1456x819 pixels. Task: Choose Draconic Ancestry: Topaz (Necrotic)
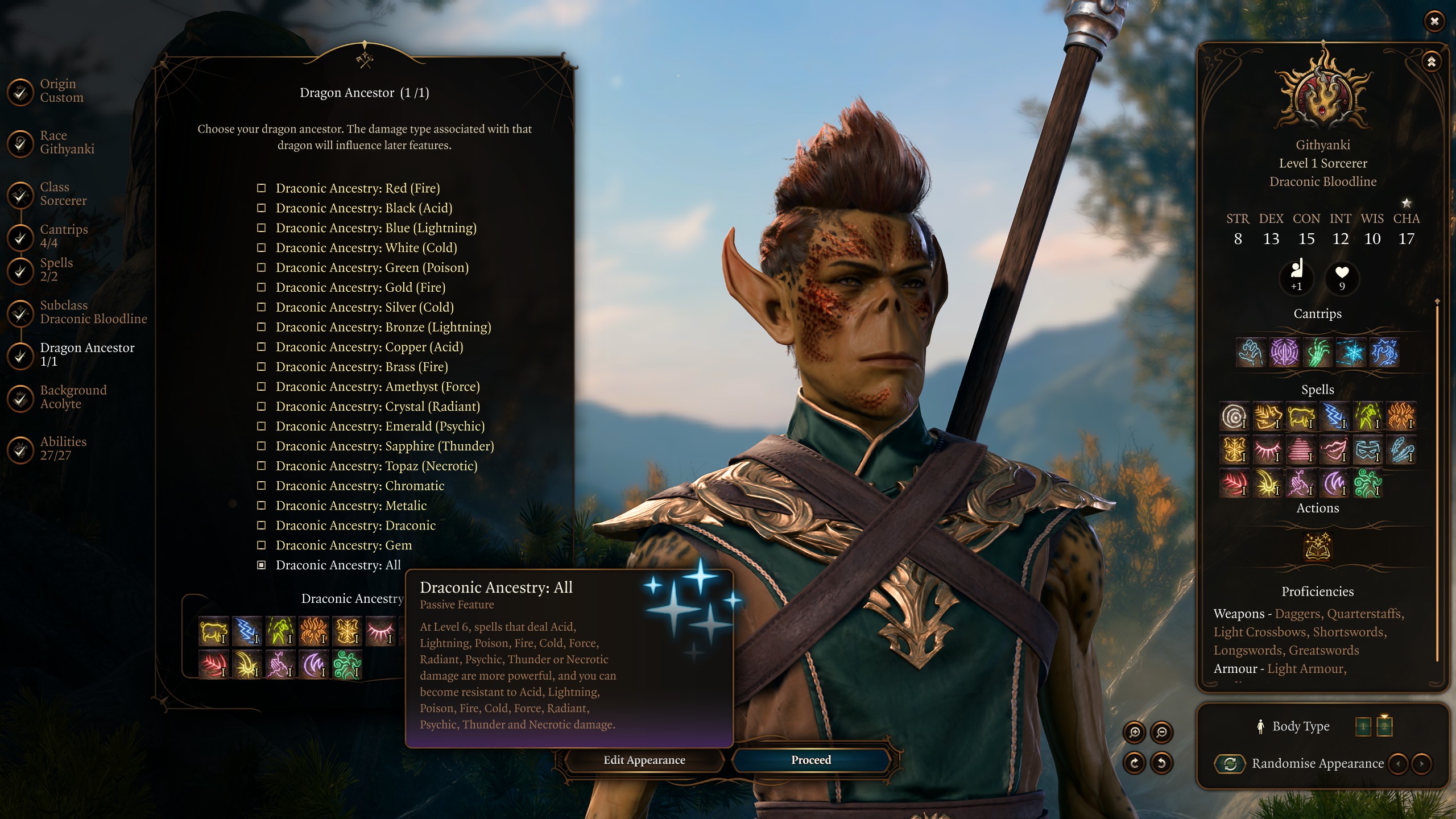pyautogui.click(x=376, y=466)
